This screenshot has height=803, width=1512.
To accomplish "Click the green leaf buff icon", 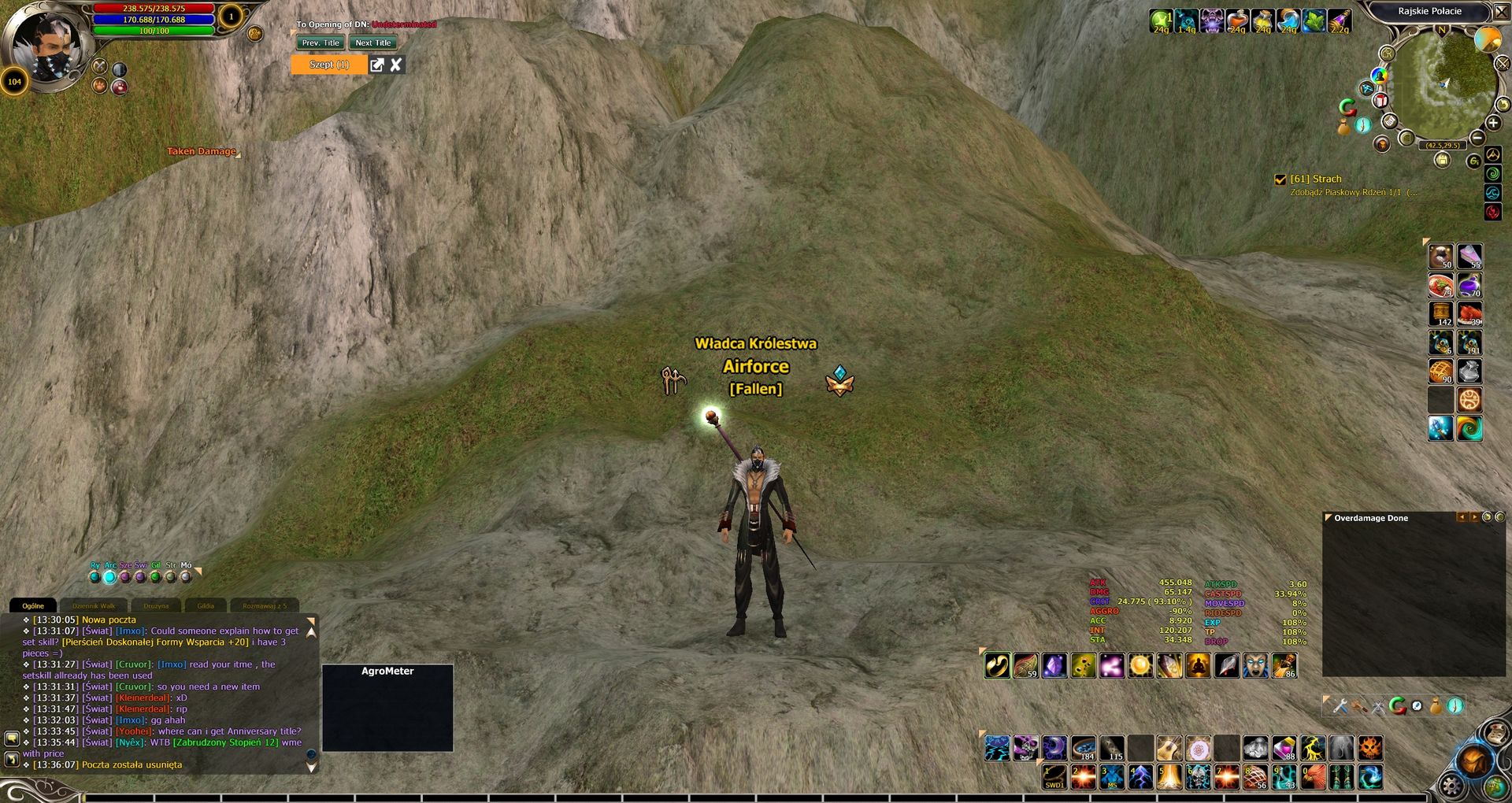I will pos(1314,21).
